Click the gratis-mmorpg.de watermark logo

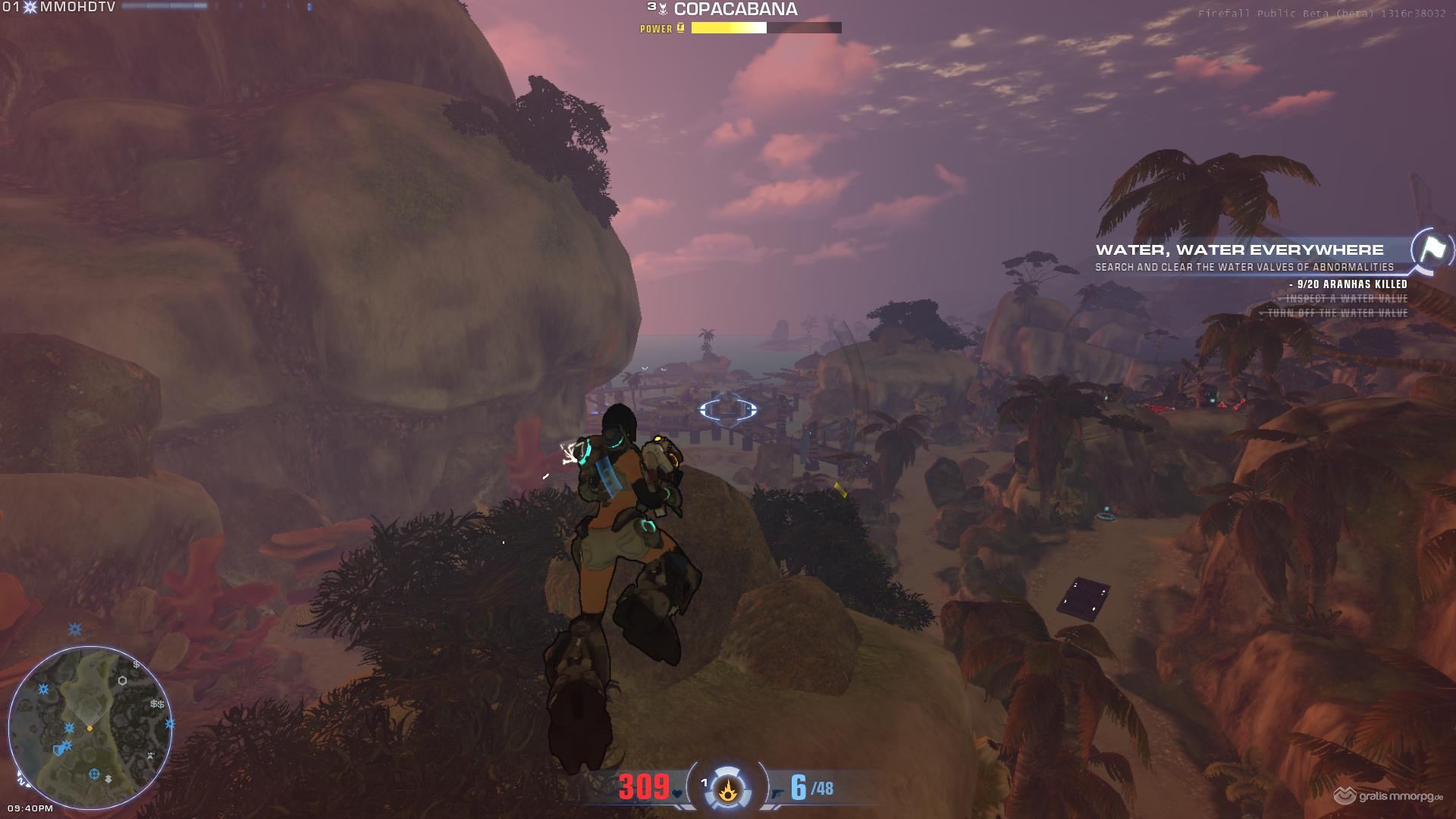pyautogui.click(x=1389, y=796)
